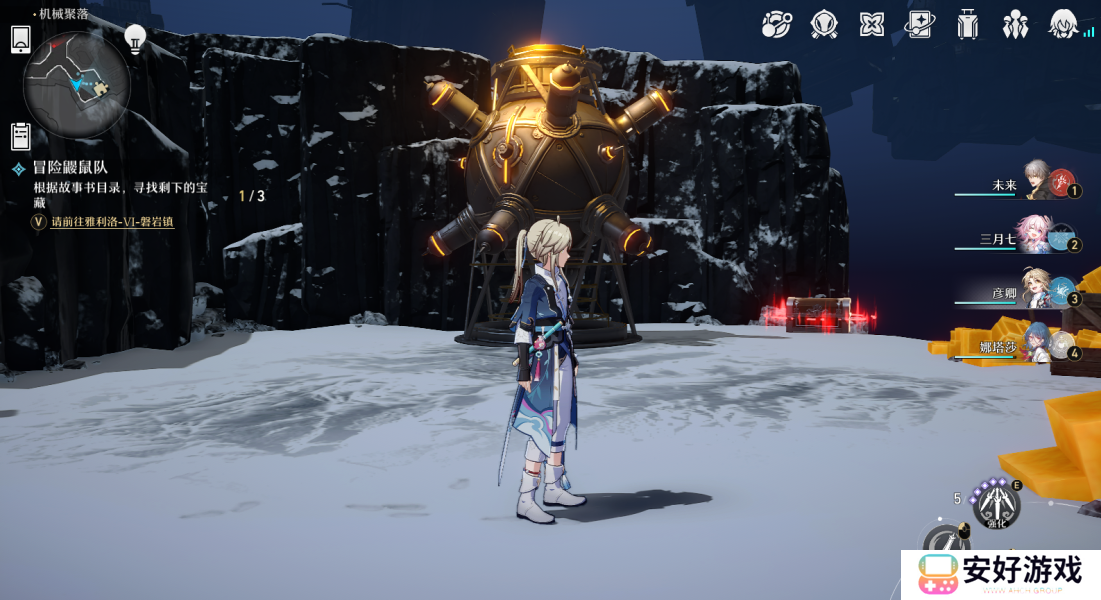Follow the 请前往雅利洛-VI-磐岩镇 navigation link
This screenshot has width=1101, height=600.
tap(112, 222)
